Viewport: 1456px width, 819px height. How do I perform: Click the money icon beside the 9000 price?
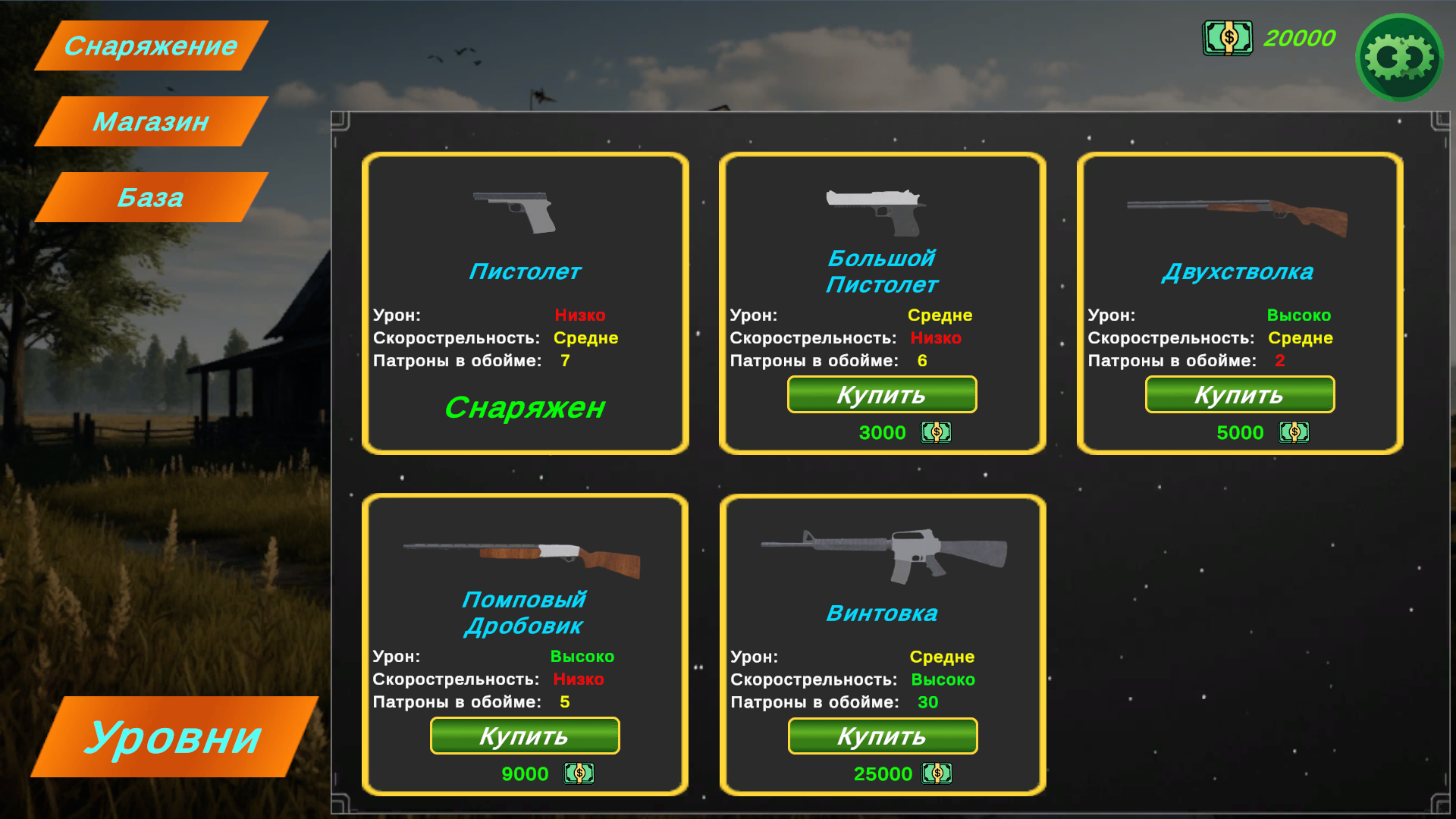(x=578, y=773)
